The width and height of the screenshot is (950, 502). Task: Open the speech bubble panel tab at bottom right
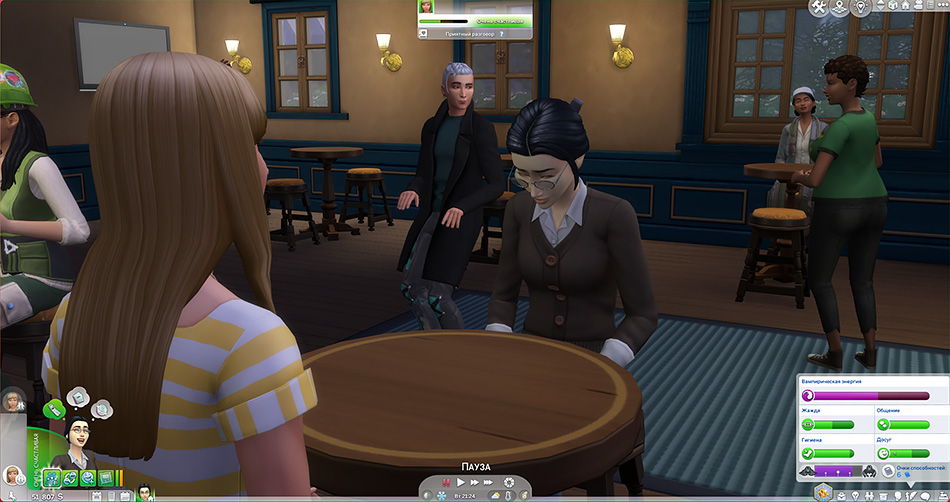(925, 494)
